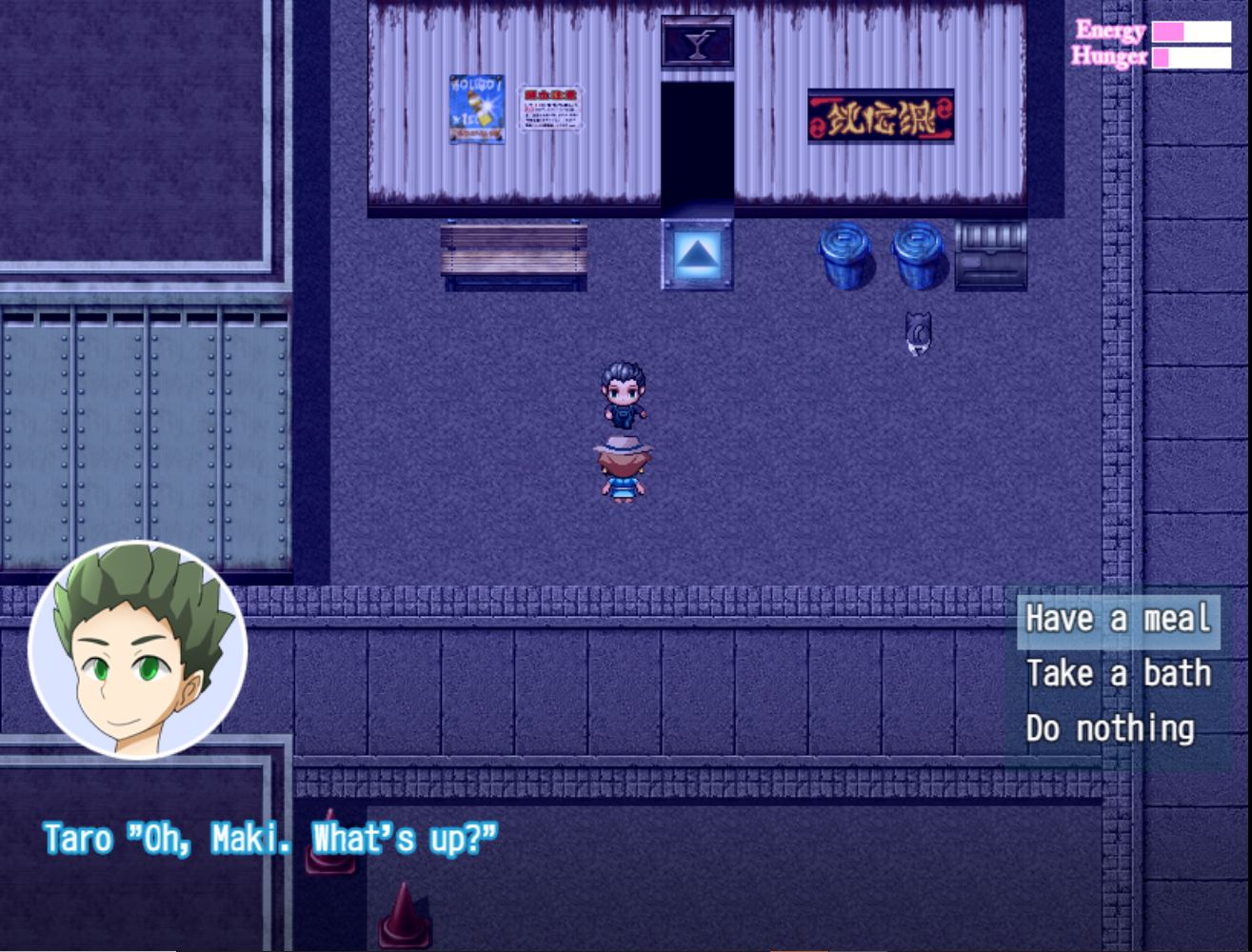Select "Take a bath" from choices

pyautogui.click(x=1118, y=674)
